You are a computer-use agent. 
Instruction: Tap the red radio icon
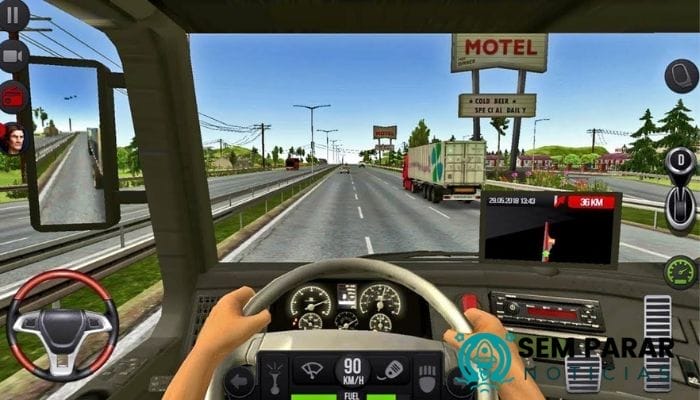[x=13, y=97]
